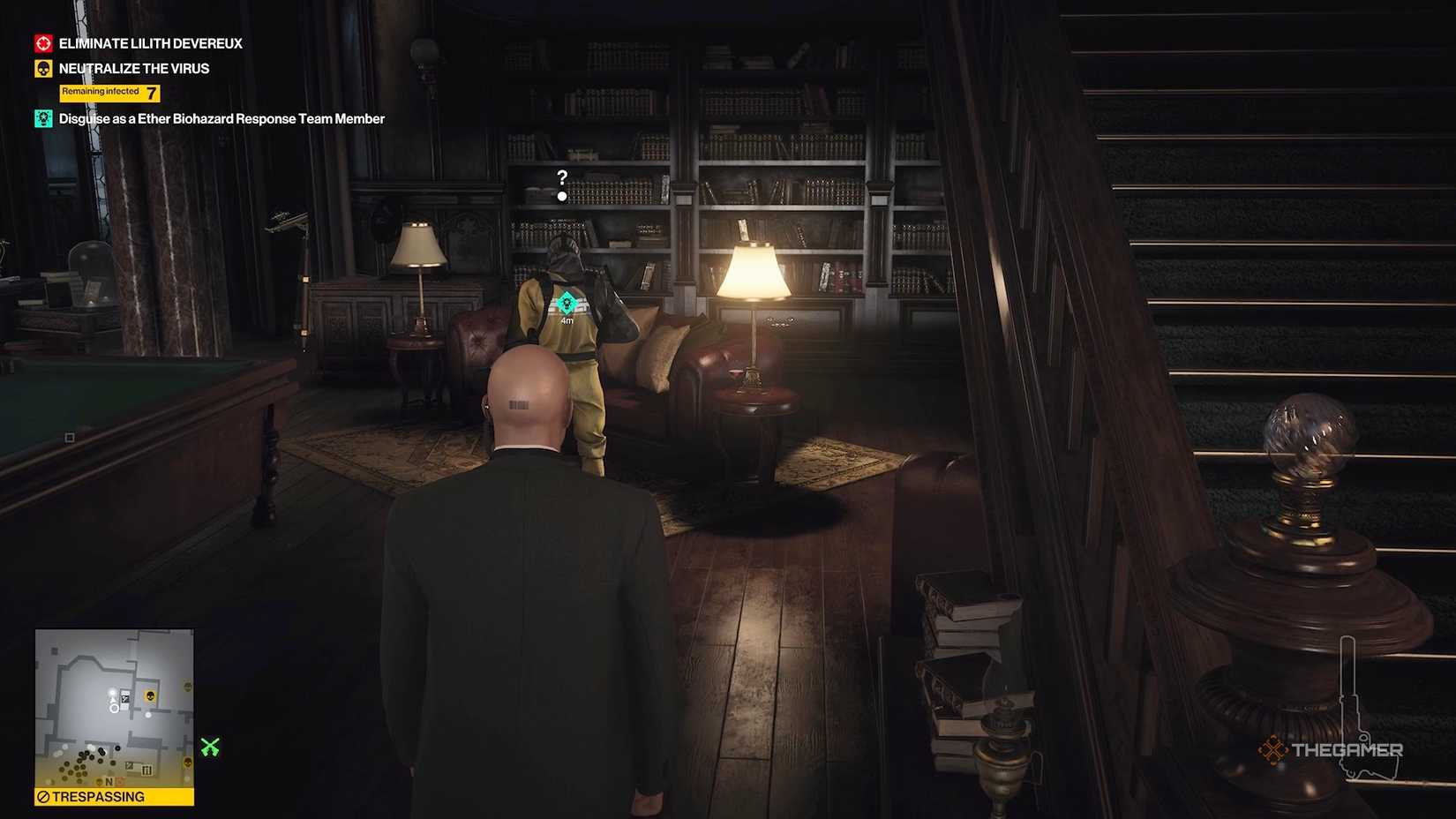Click the green weapon pickup icon beside the minimap

click(210, 747)
